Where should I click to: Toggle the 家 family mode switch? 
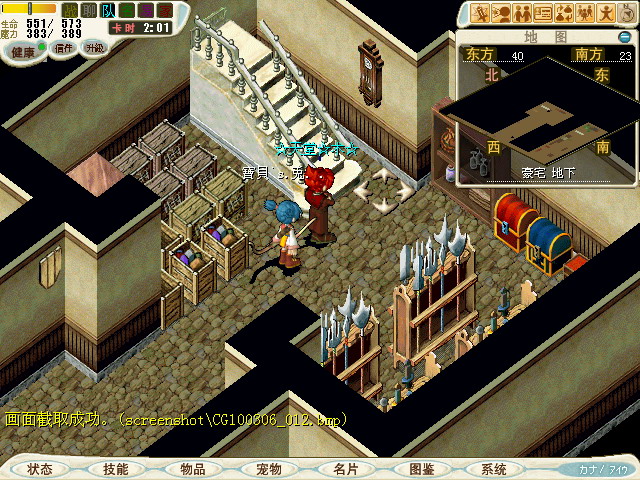coord(164,10)
